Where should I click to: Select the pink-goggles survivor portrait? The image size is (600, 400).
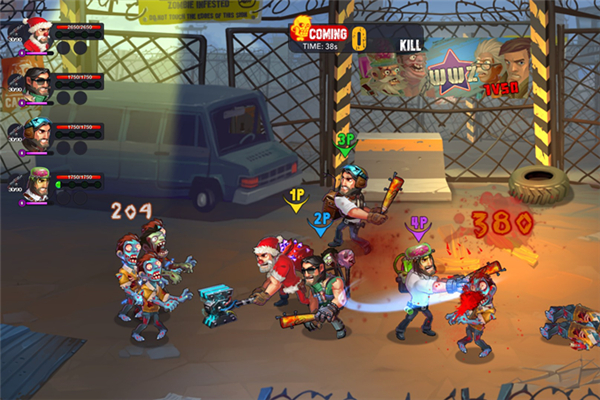point(38,184)
